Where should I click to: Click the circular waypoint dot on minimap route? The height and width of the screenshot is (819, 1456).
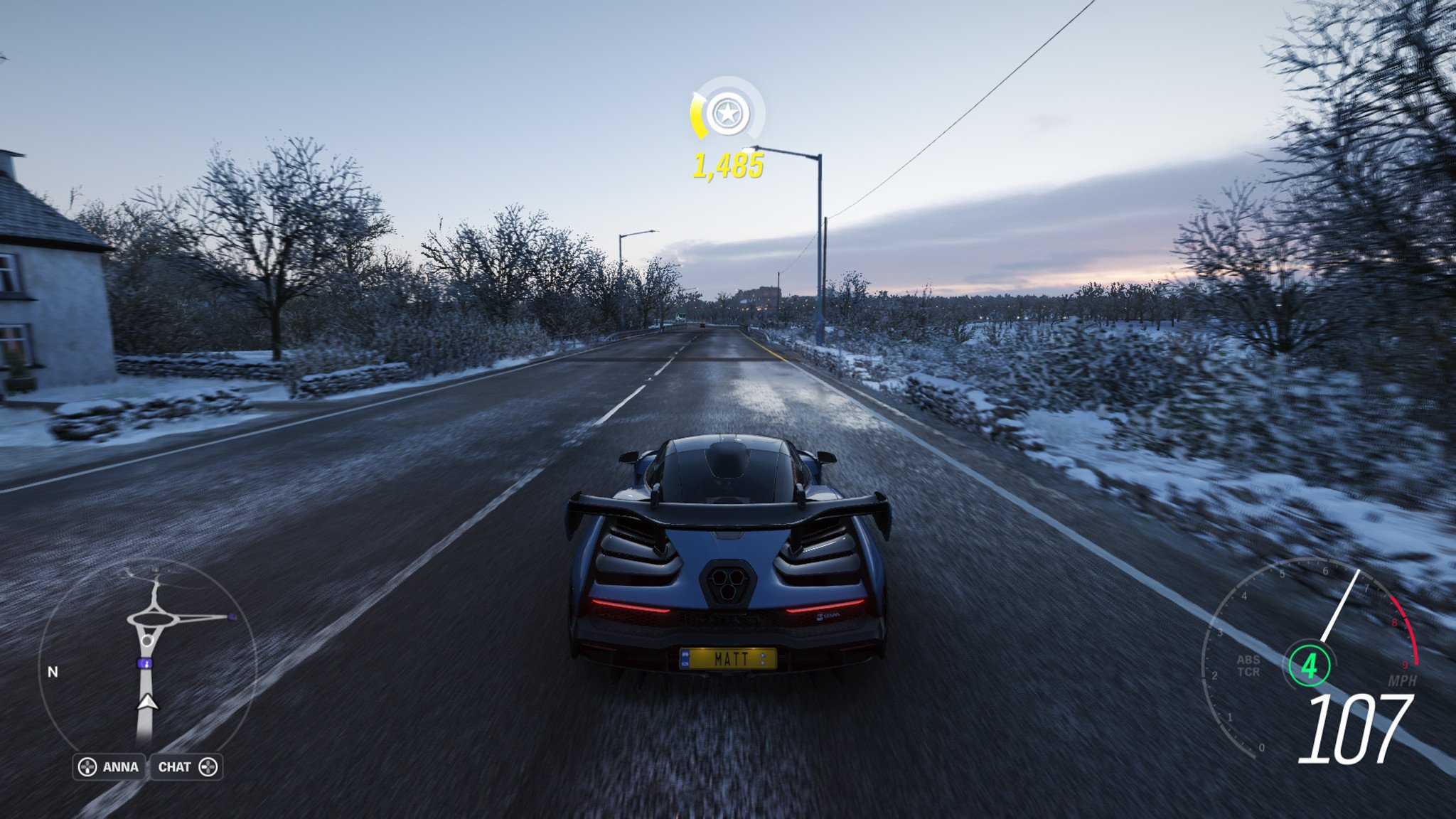coord(149,641)
